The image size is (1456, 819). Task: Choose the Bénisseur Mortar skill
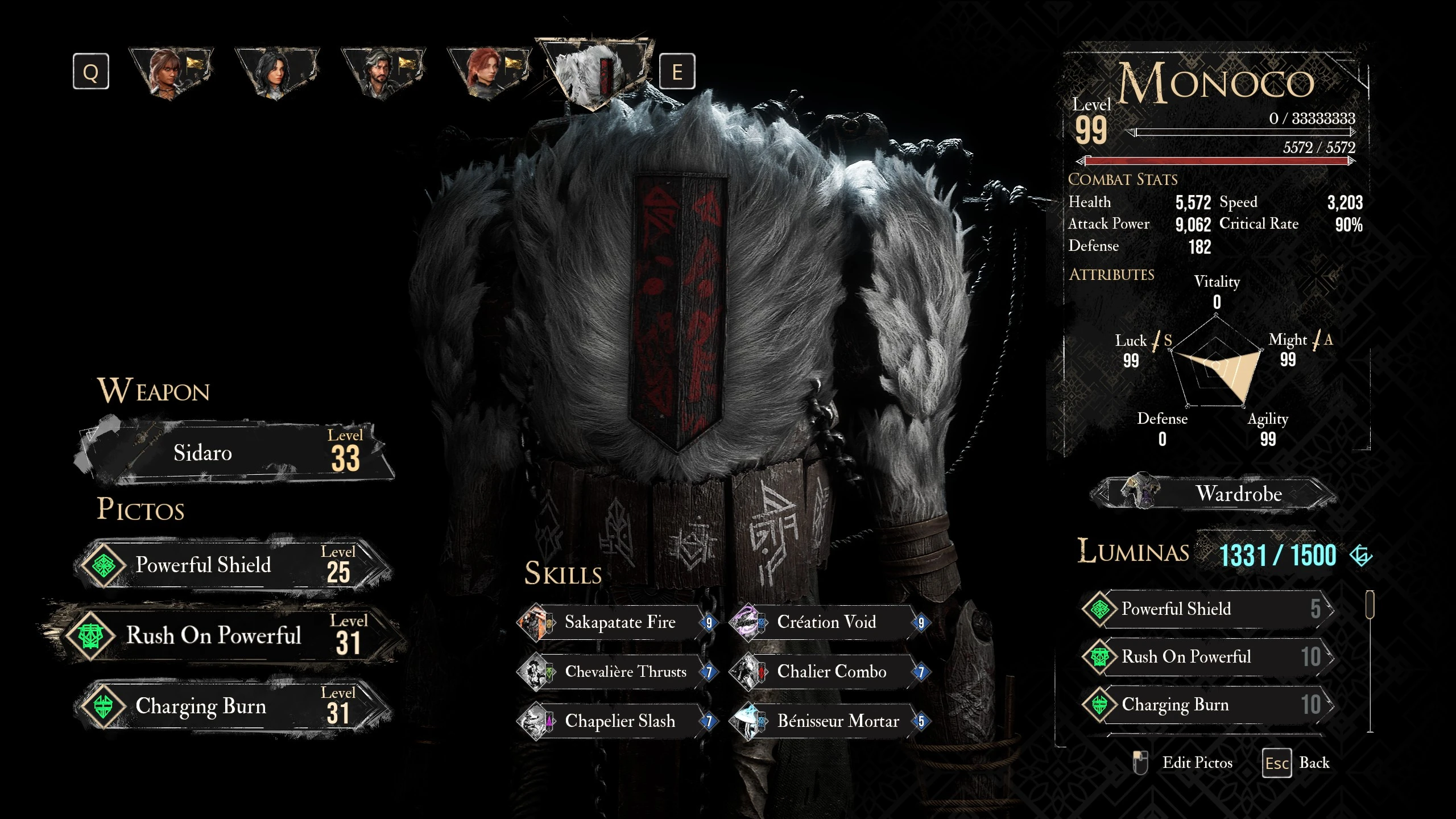(830, 722)
